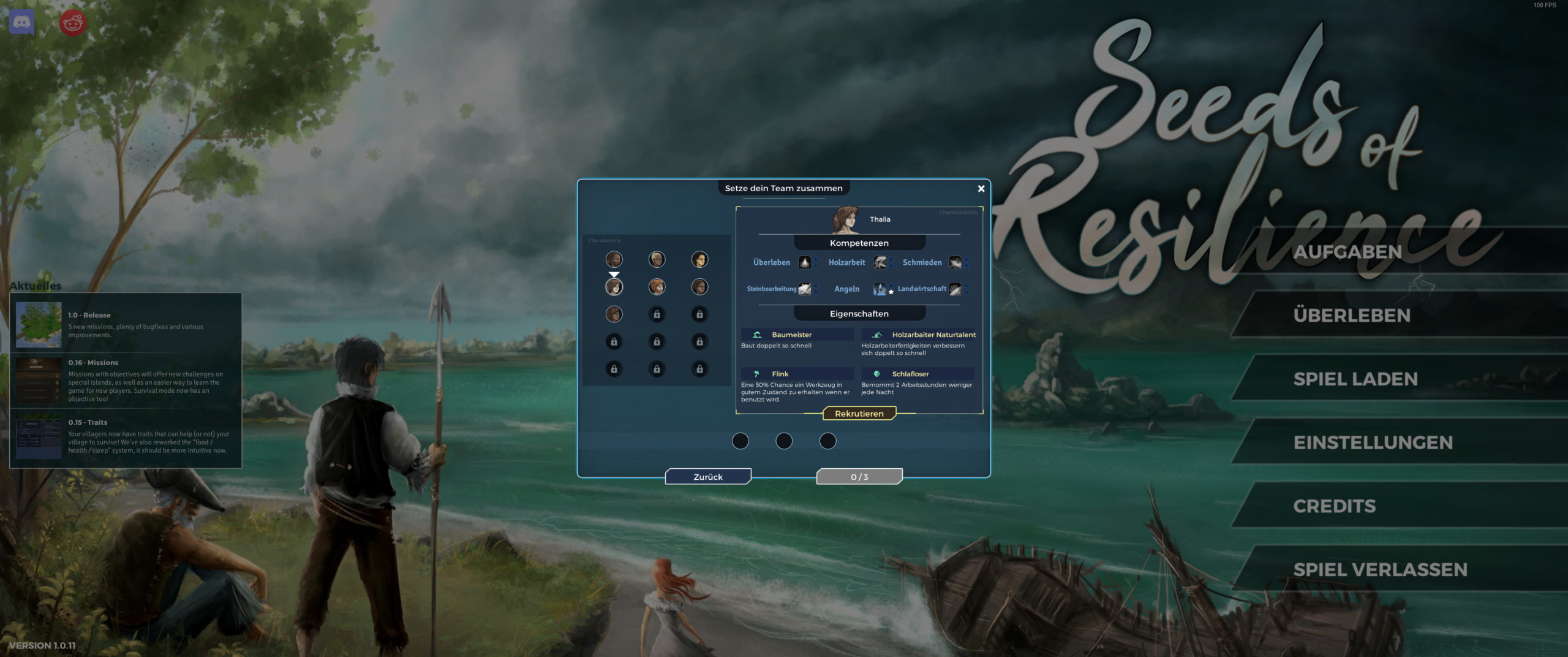This screenshot has height=657, width=1568.
Task: Click the white arrow marker above Thalia
Action: (614, 274)
